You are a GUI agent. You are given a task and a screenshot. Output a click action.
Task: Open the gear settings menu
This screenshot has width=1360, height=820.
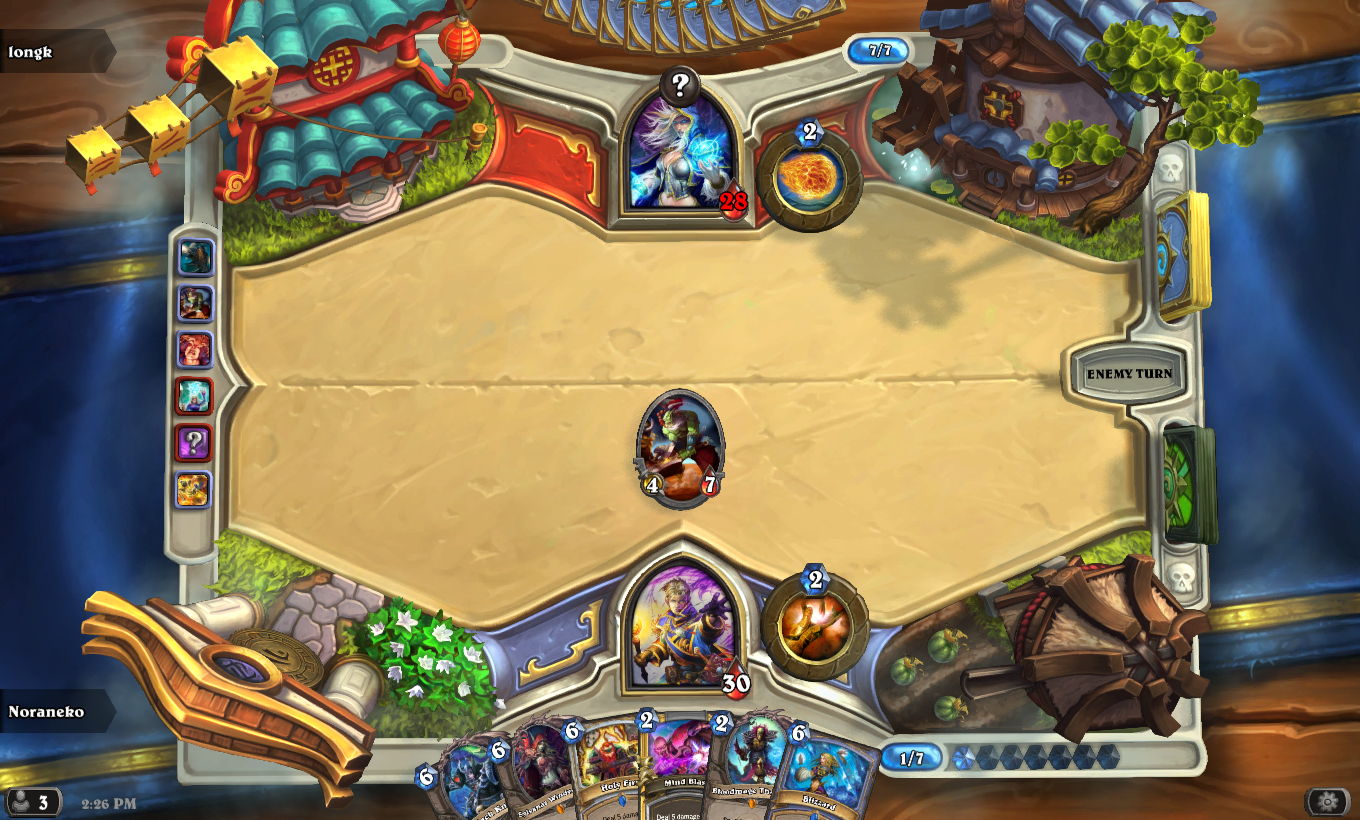1327,801
